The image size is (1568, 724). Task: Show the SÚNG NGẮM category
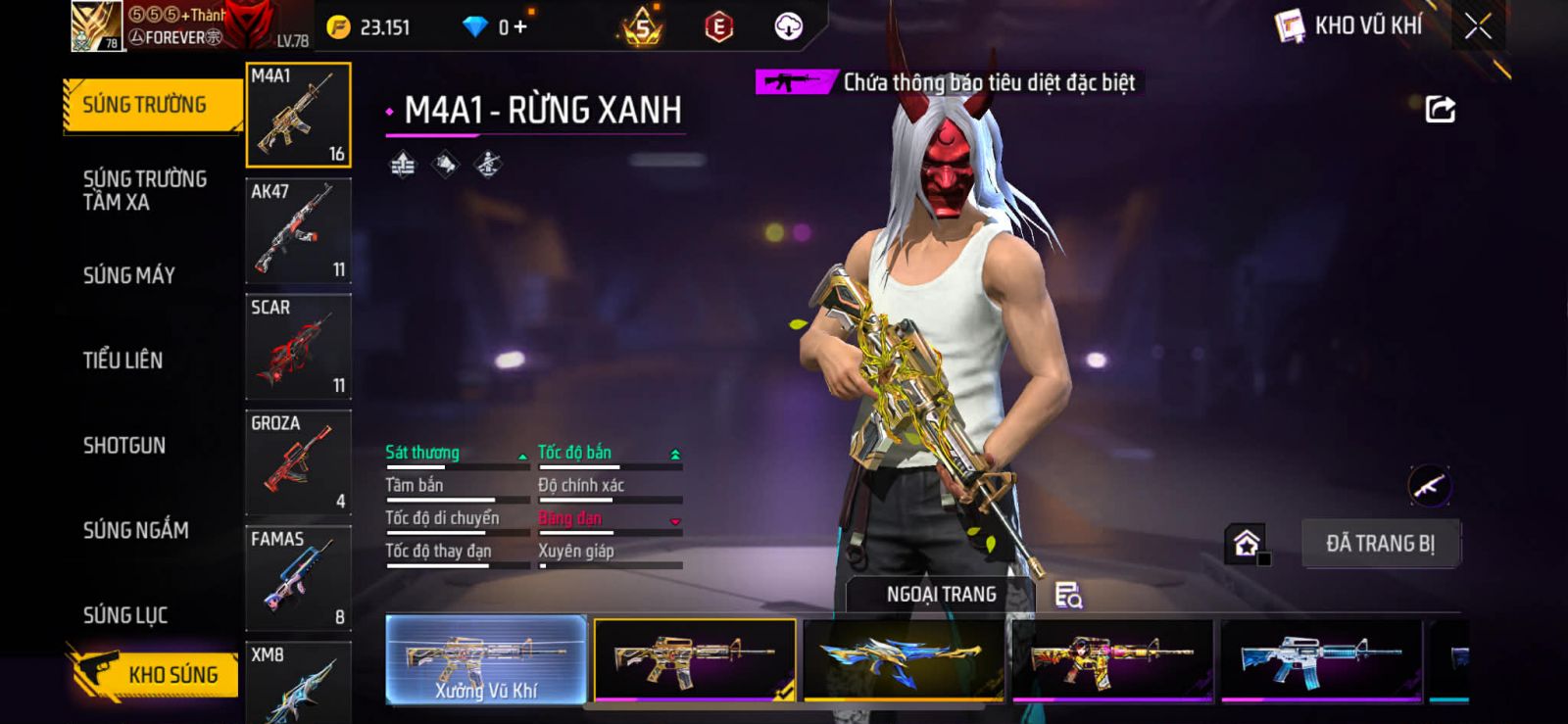(136, 530)
